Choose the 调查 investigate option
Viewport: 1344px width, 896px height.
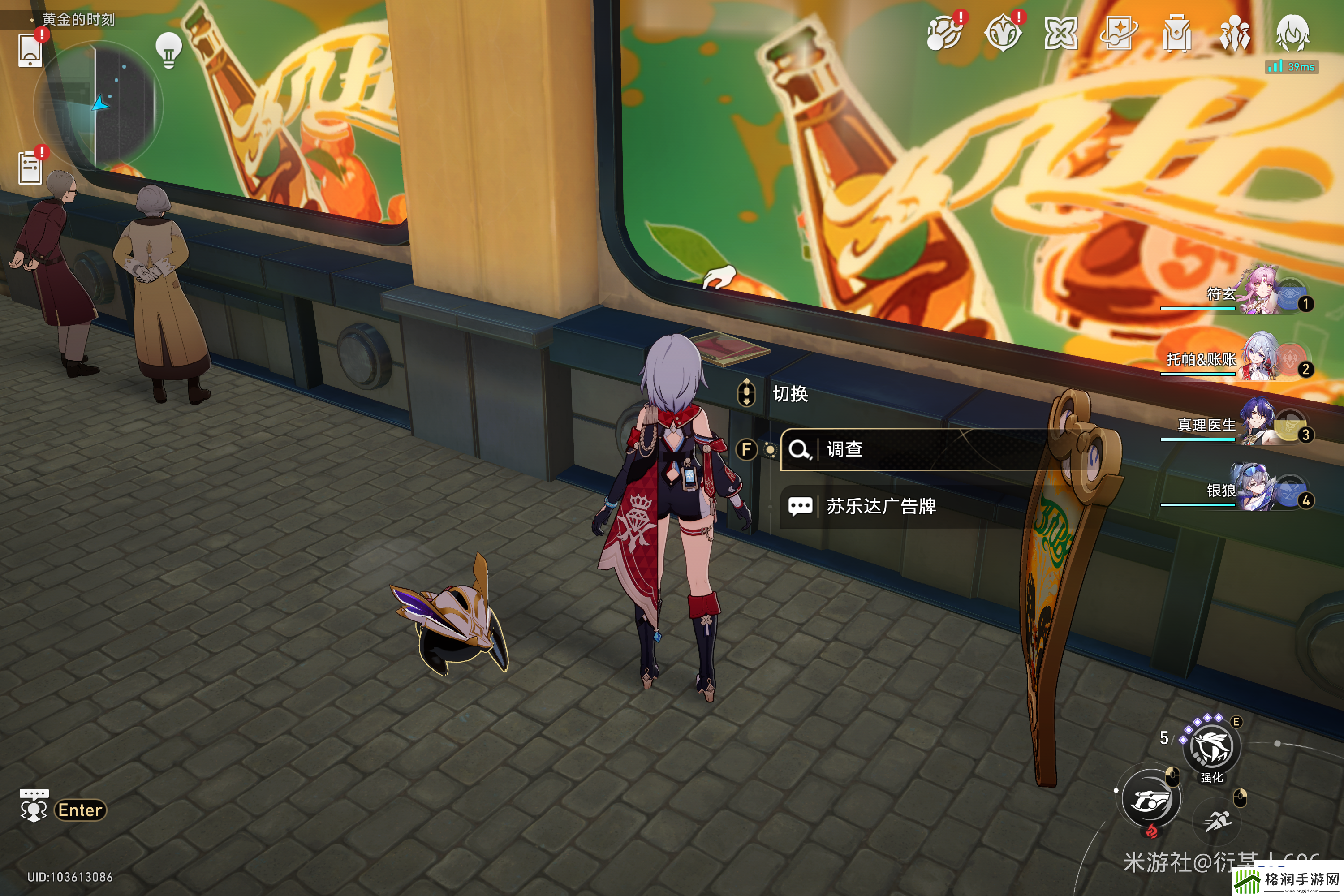tap(914, 450)
